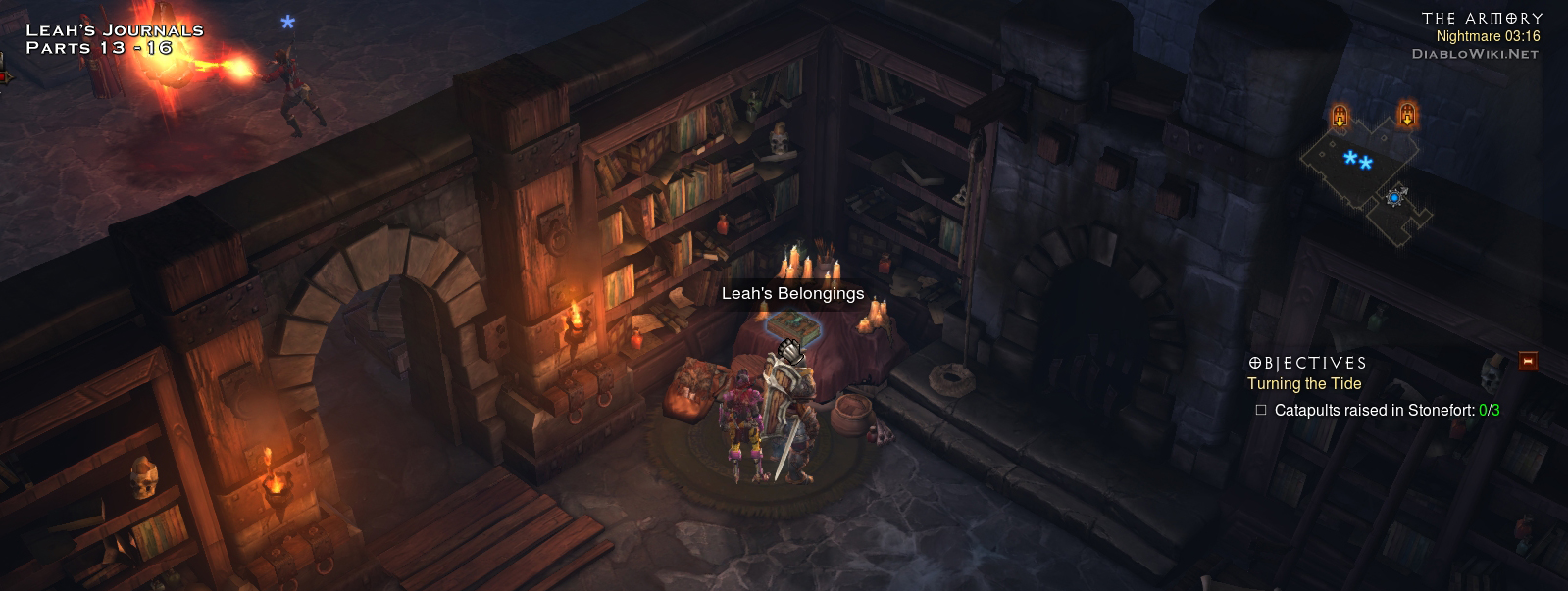This screenshot has height=591, width=1568.
Task: Select the Turning the Tide quest title
Action: pos(1304,384)
